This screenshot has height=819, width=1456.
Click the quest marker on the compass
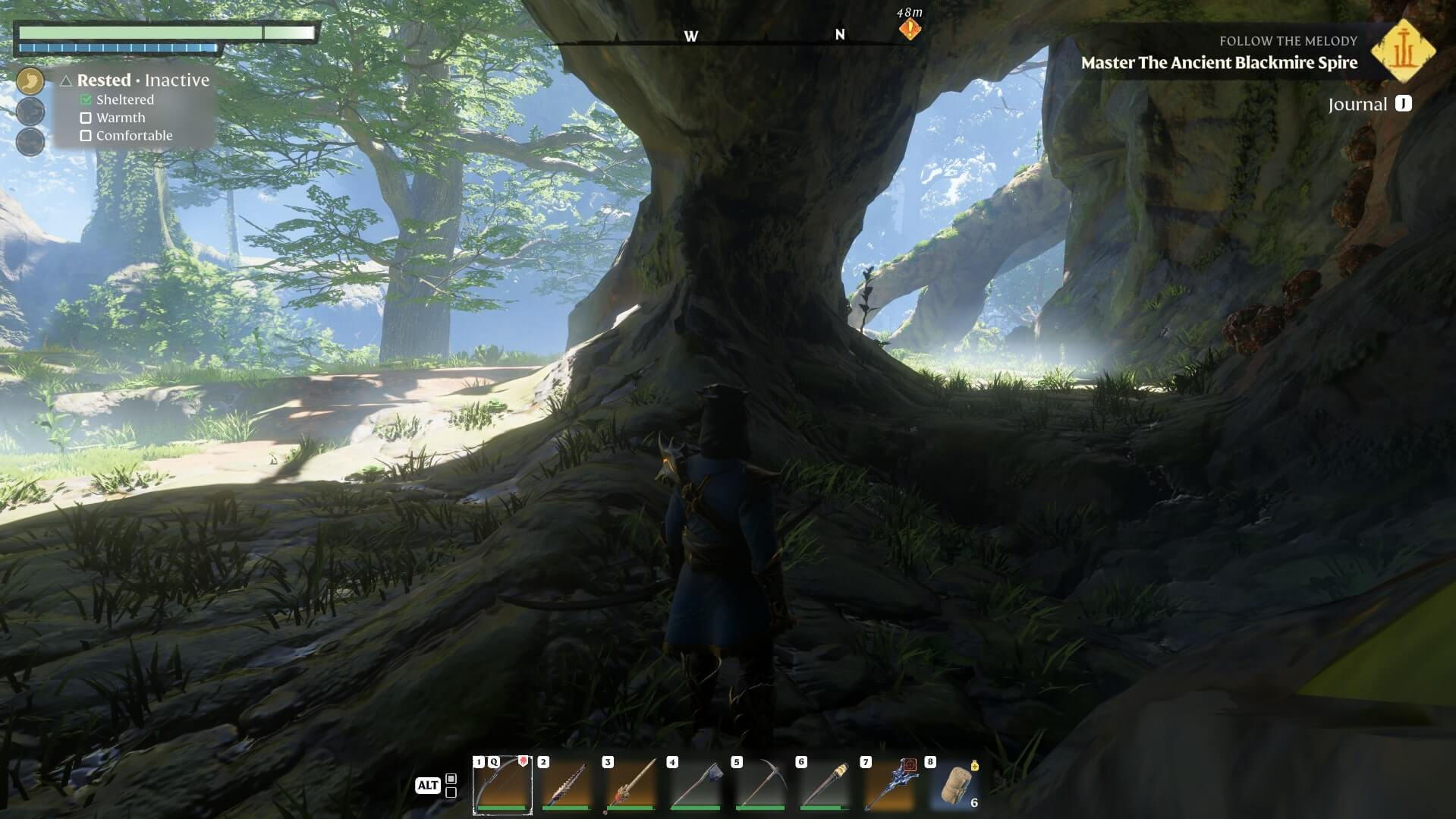pos(910,30)
